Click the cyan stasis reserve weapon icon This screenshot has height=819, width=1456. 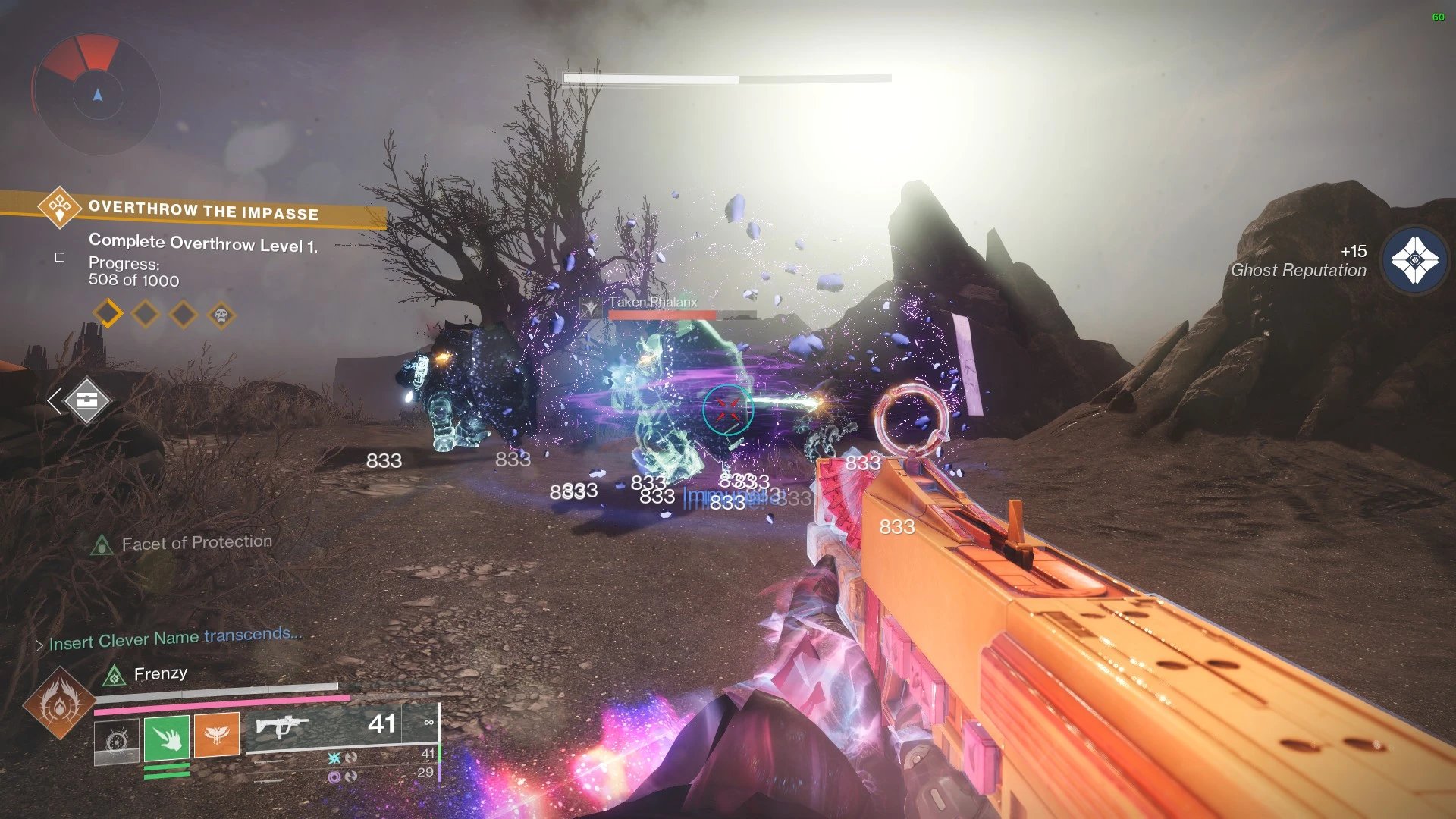pos(334,758)
